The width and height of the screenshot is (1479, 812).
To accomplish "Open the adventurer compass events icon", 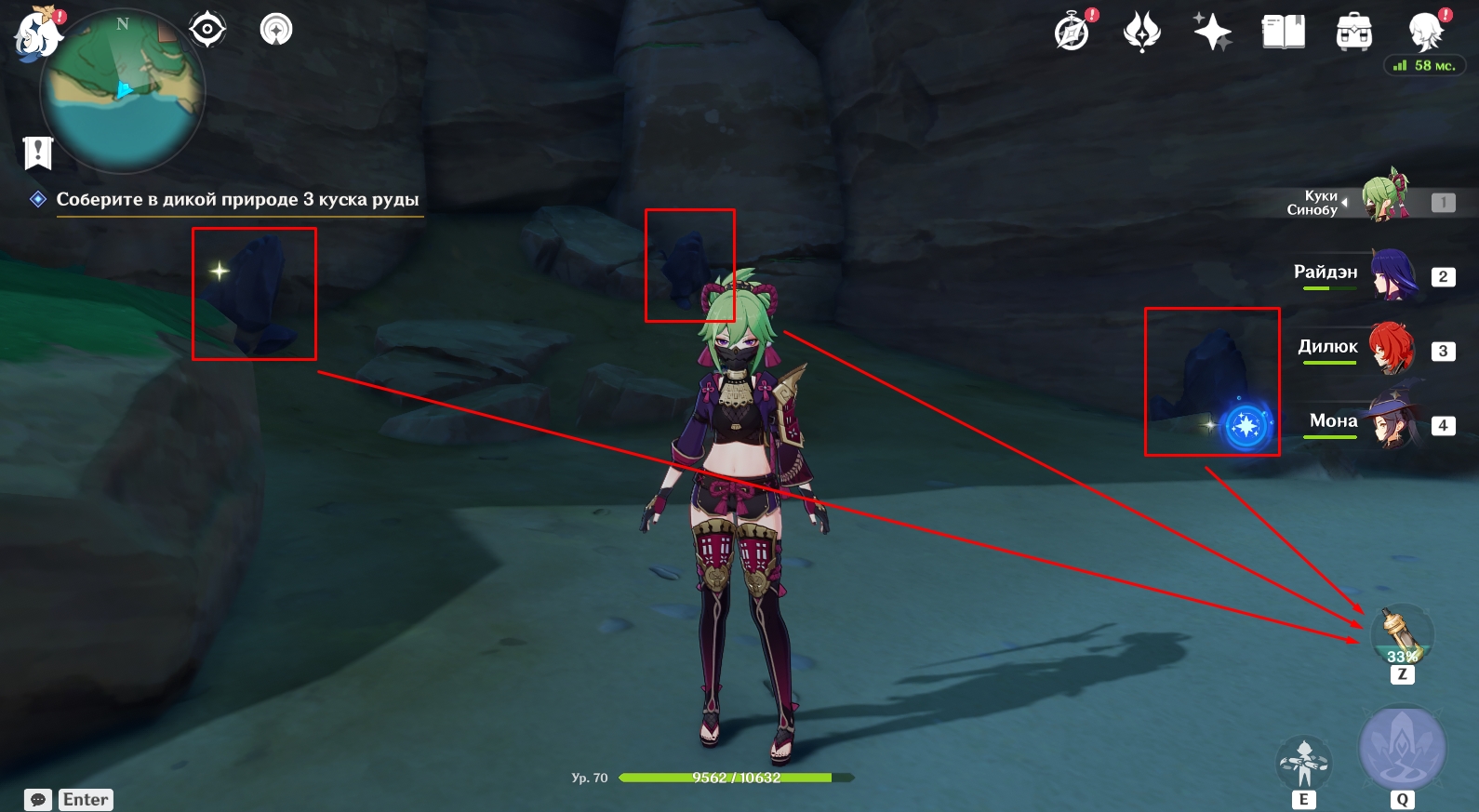I will (1073, 33).
